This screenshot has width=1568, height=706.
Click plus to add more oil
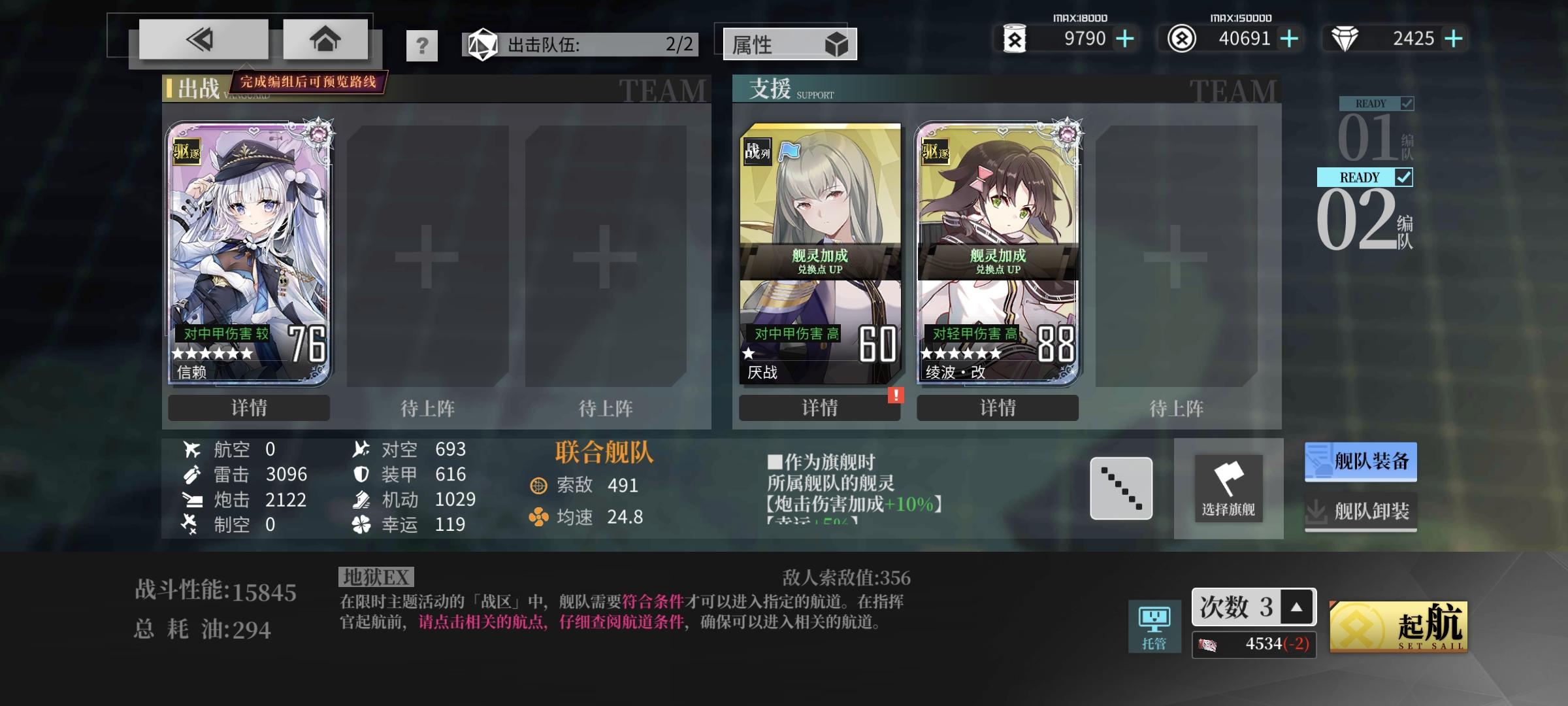tap(1124, 38)
